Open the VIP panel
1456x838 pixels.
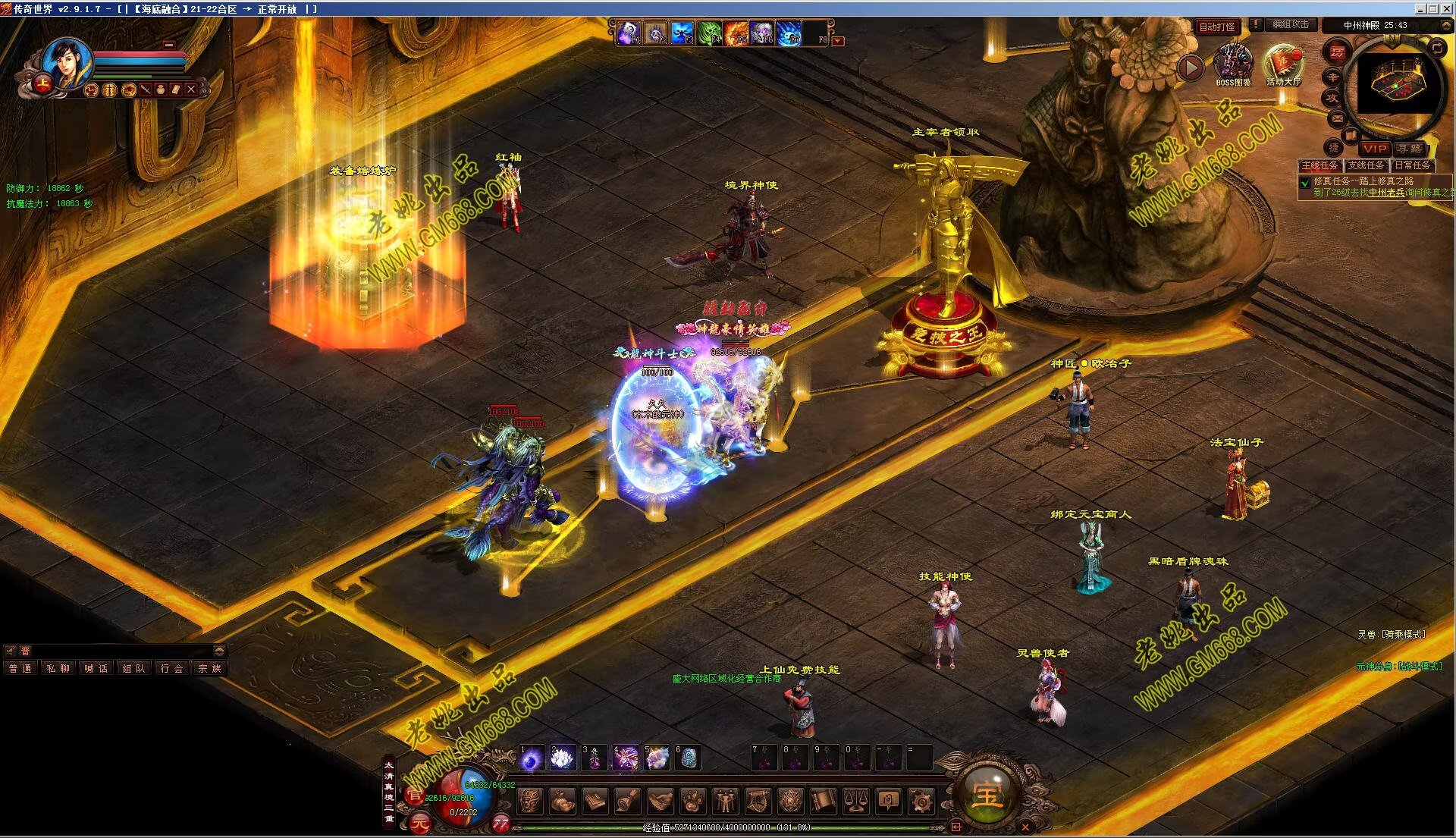[1375, 149]
